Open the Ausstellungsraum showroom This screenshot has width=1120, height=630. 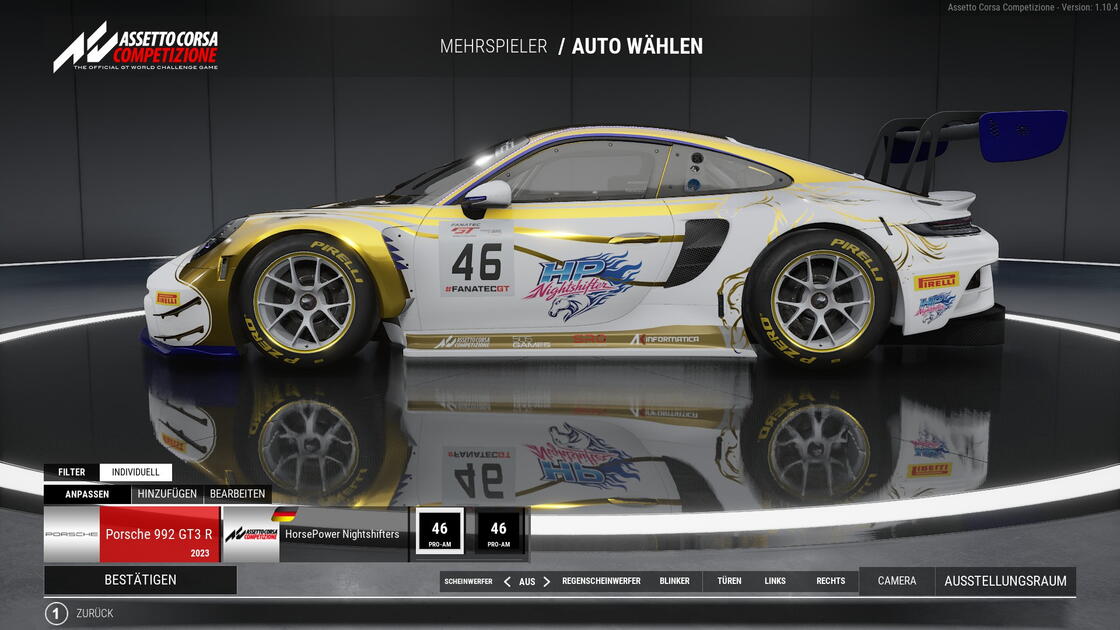pyautogui.click(x=1005, y=581)
